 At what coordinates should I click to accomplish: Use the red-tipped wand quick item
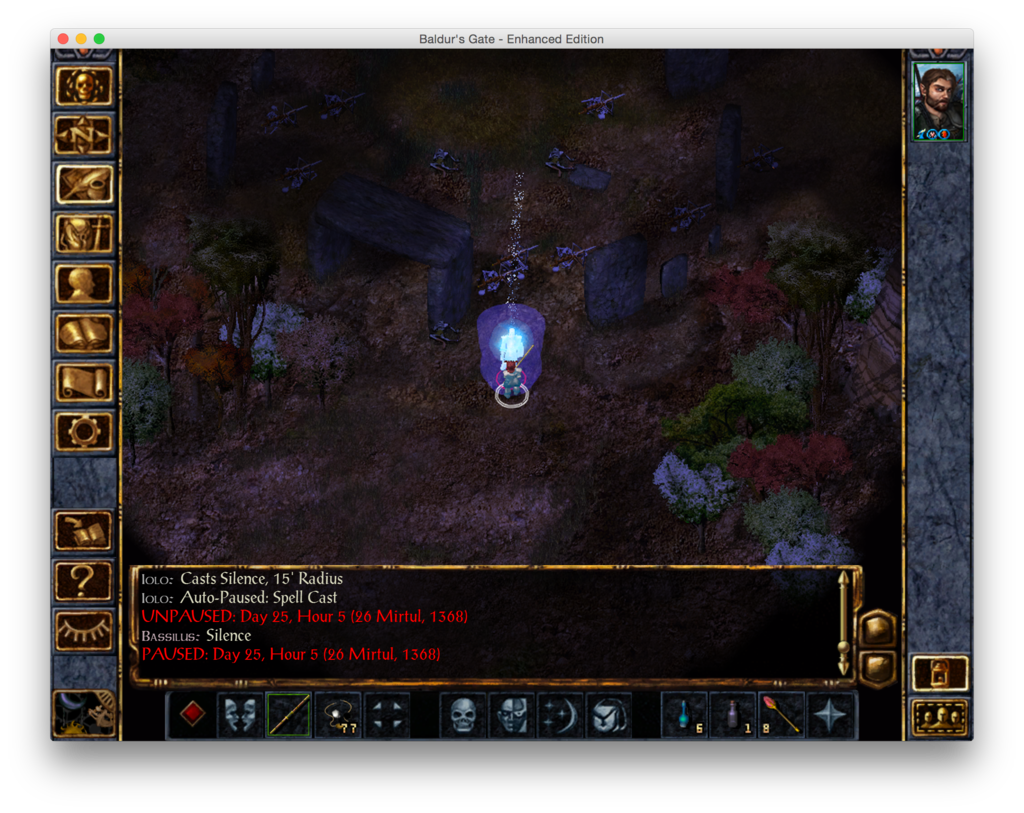(x=782, y=715)
